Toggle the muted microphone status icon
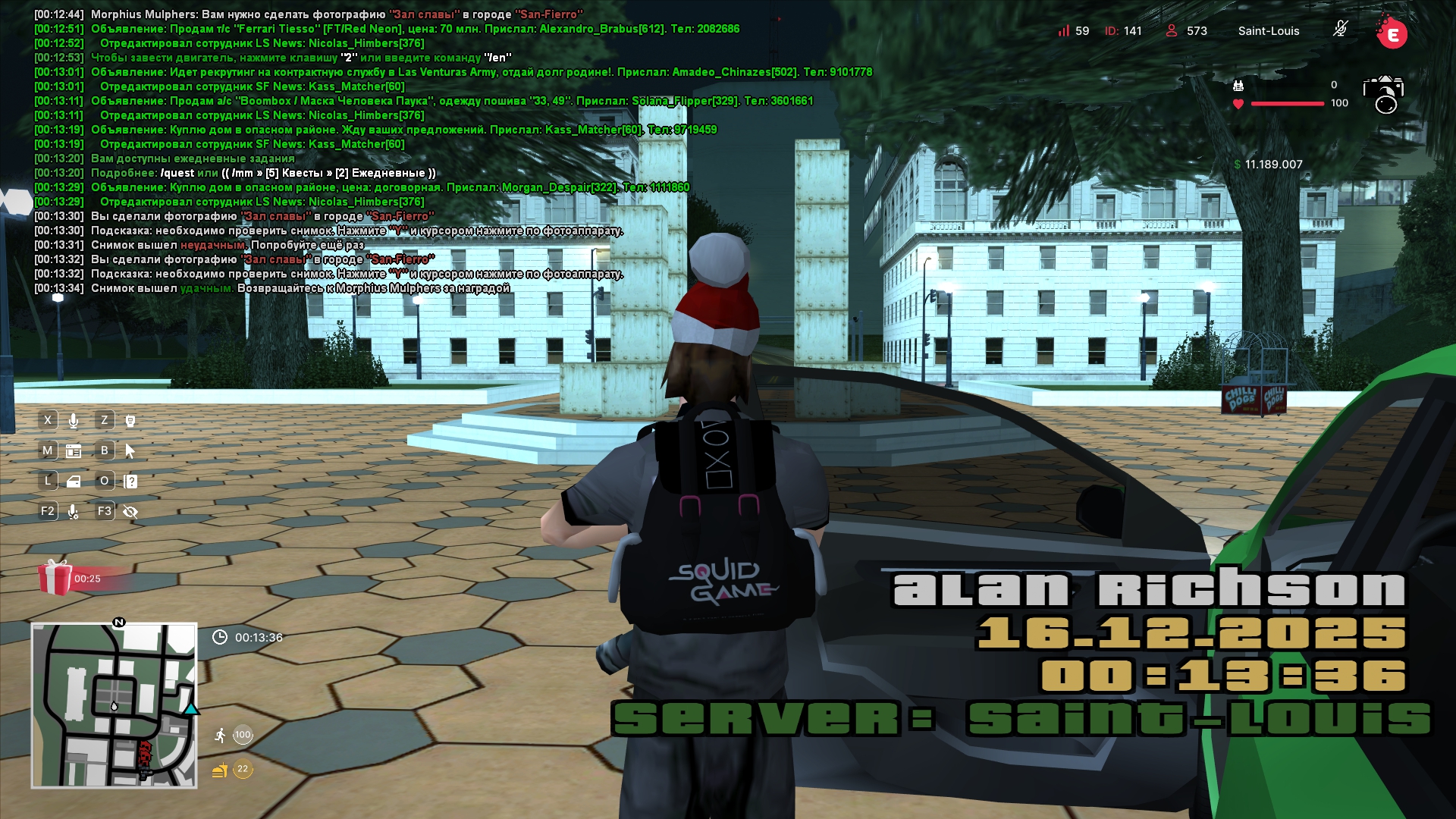Screen dimensions: 1456x819 [x=1340, y=30]
